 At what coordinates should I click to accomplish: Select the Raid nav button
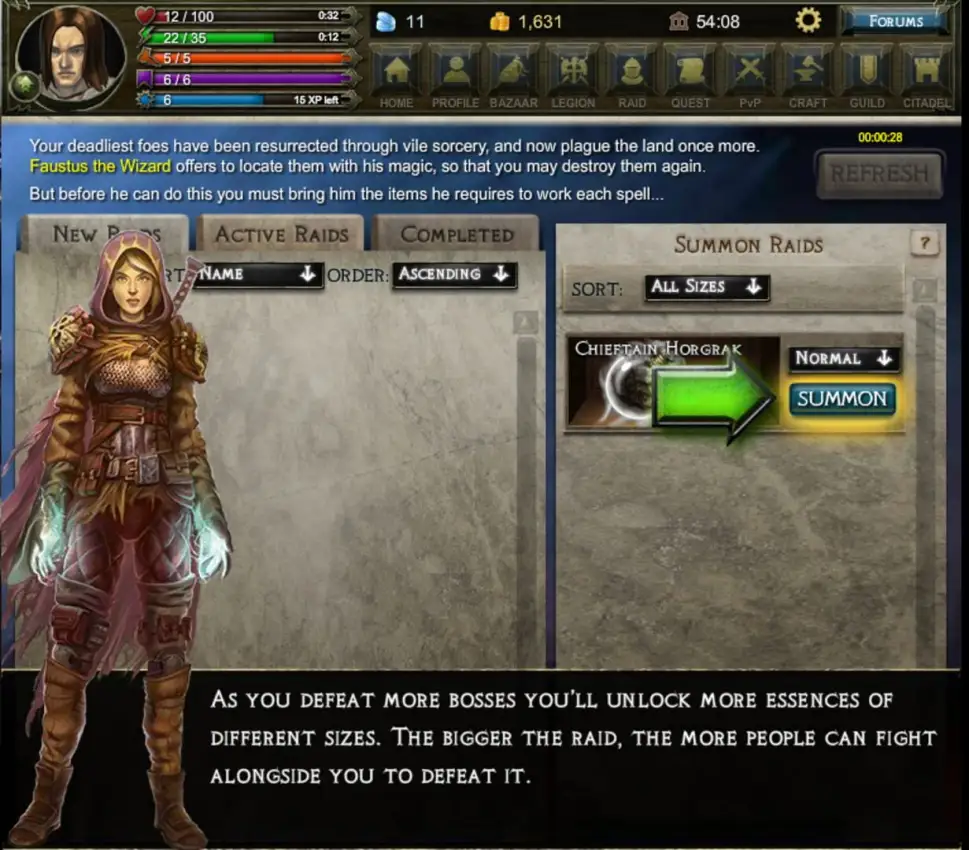click(632, 76)
